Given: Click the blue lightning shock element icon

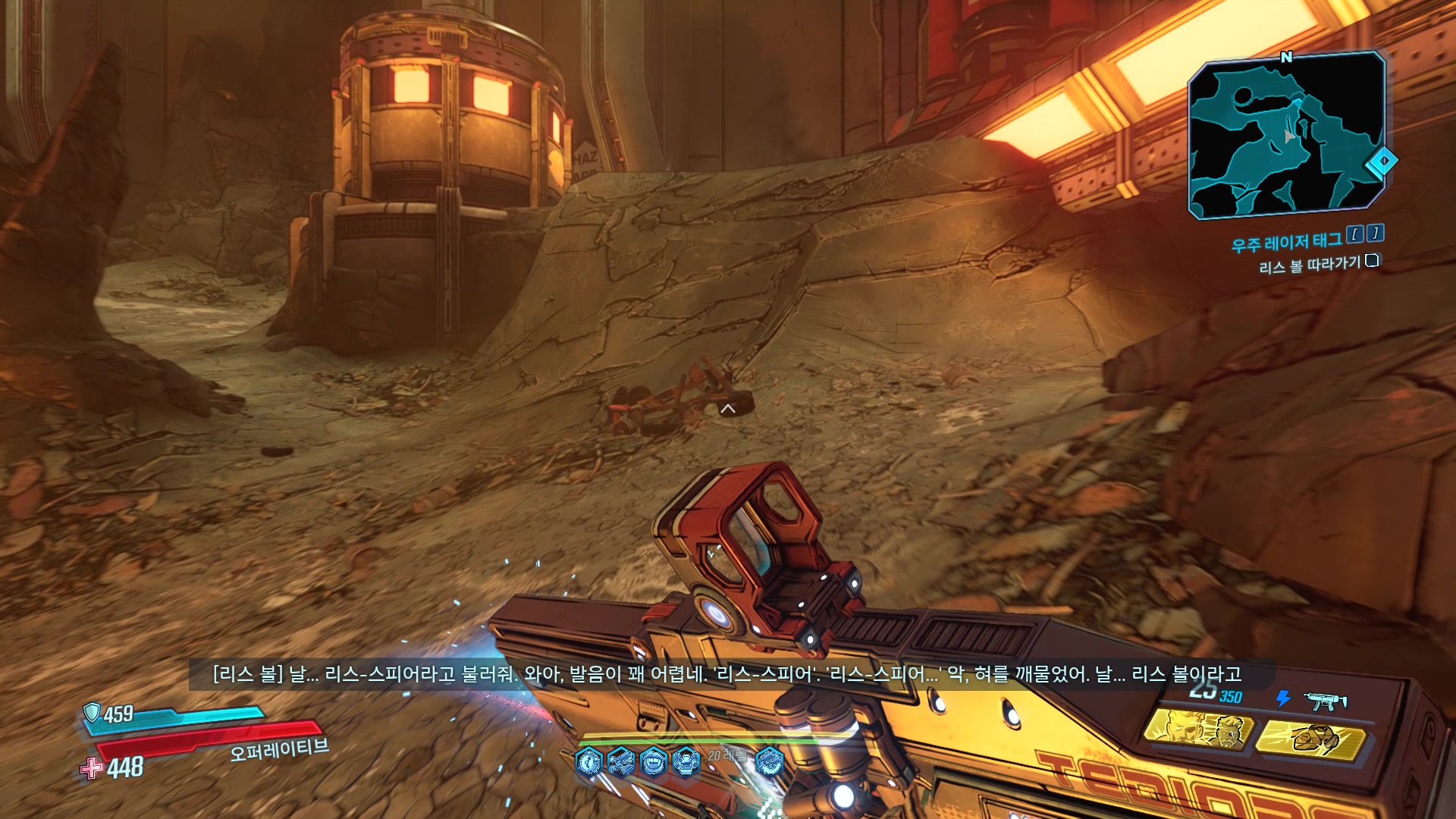Looking at the screenshot, I should (1283, 698).
